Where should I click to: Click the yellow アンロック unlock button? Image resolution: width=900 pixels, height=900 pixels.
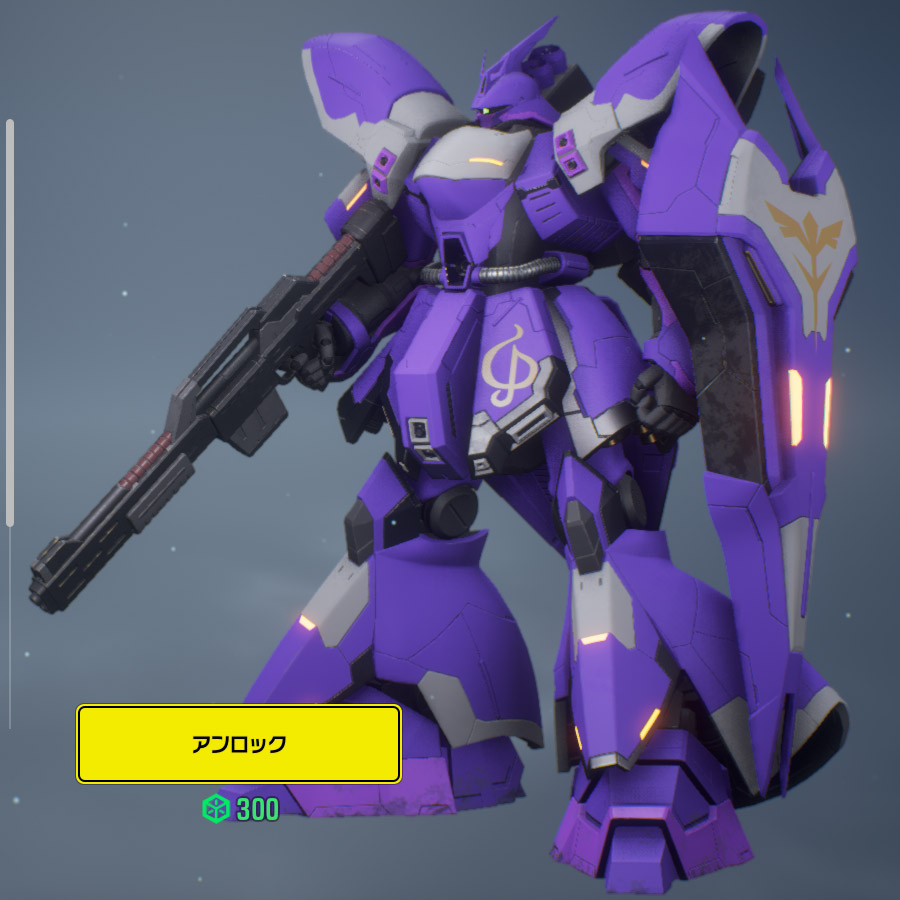239,744
